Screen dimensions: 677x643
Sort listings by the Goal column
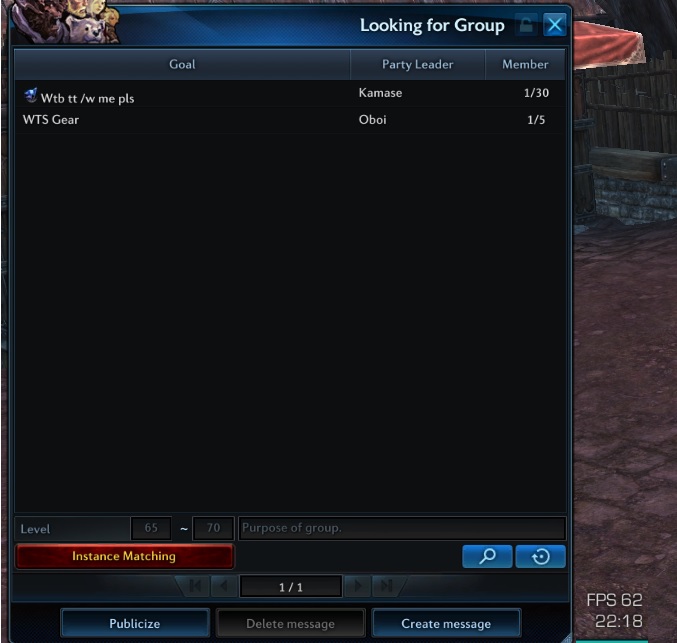(x=182, y=64)
